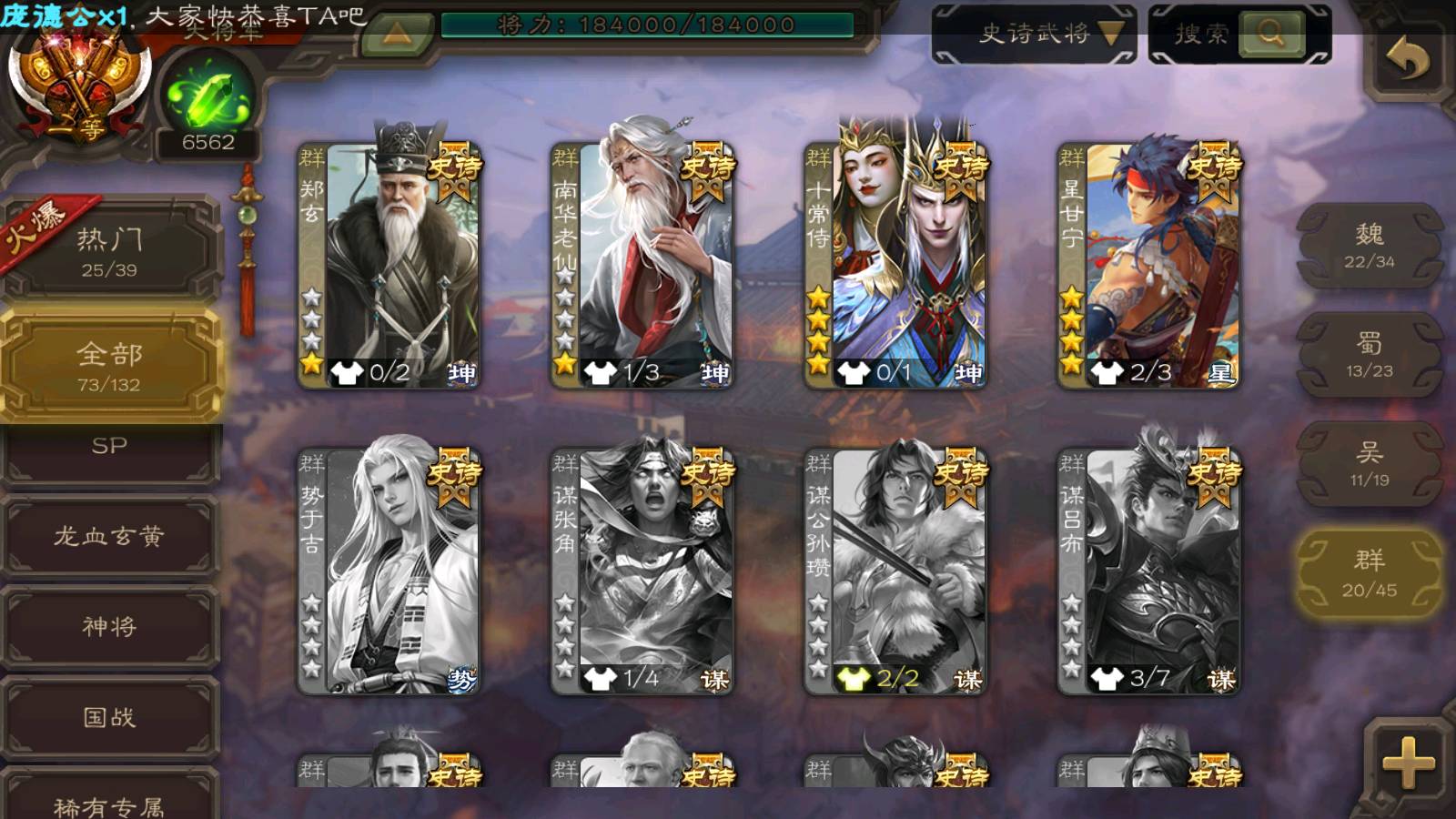This screenshot has width=1456, height=819.
Task: Select the 郑玄 hero card
Action: click(389, 264)
